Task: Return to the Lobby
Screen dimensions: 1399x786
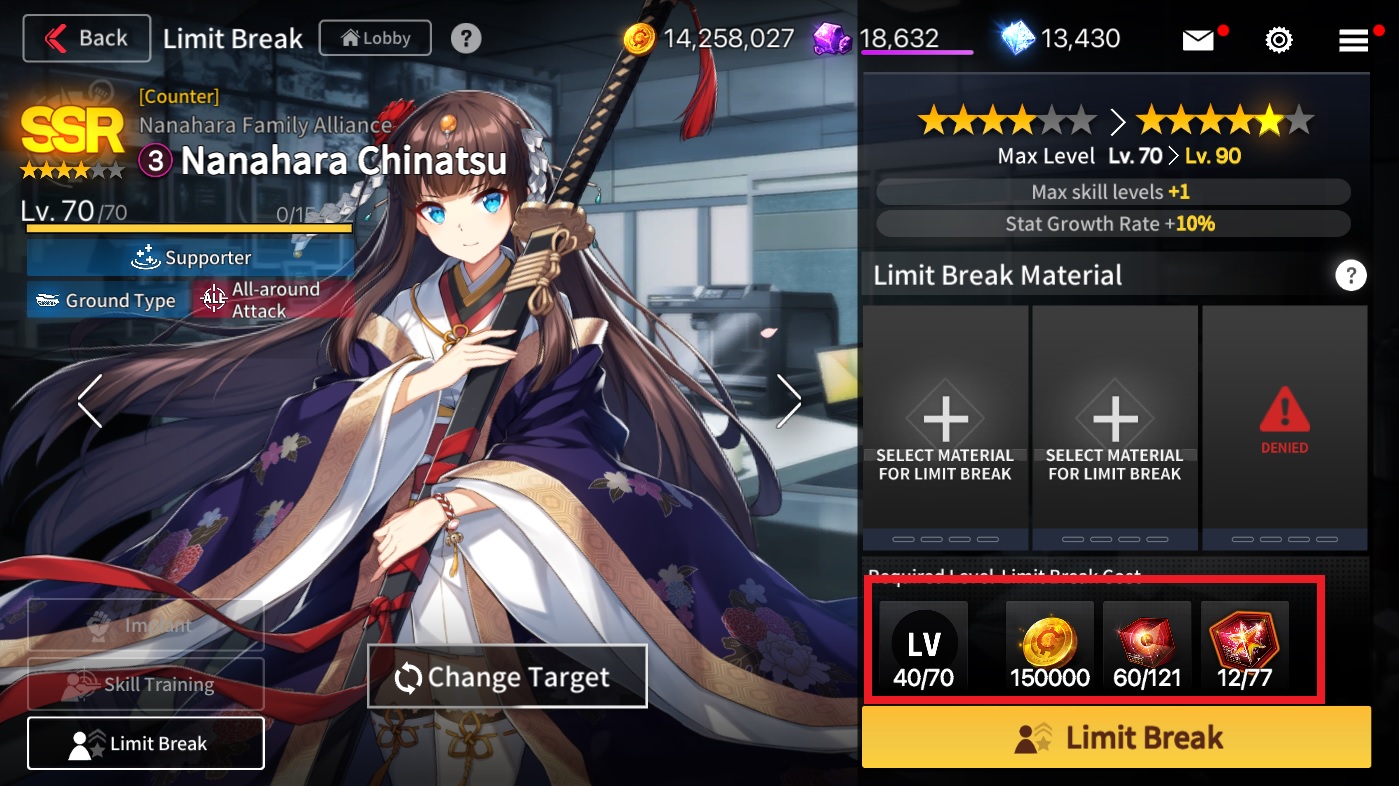Action: coord(375,39)
